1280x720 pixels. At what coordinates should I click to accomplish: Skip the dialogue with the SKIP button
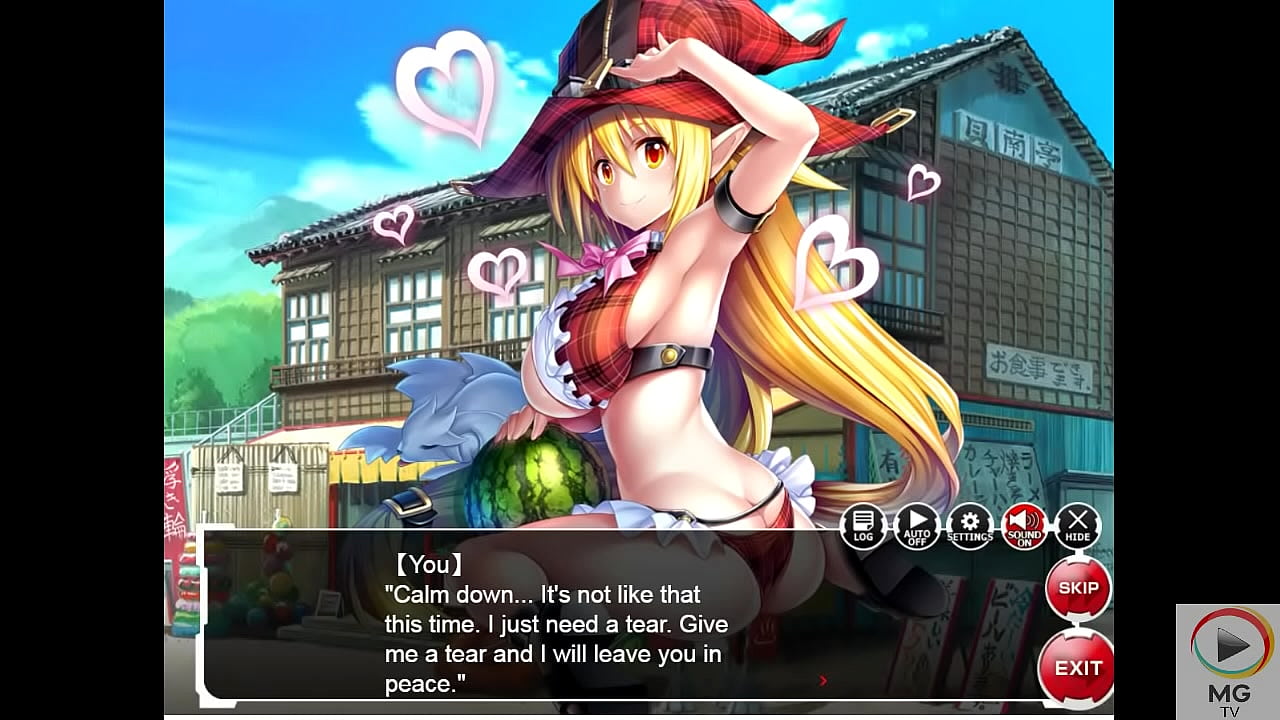[1078, 588]
